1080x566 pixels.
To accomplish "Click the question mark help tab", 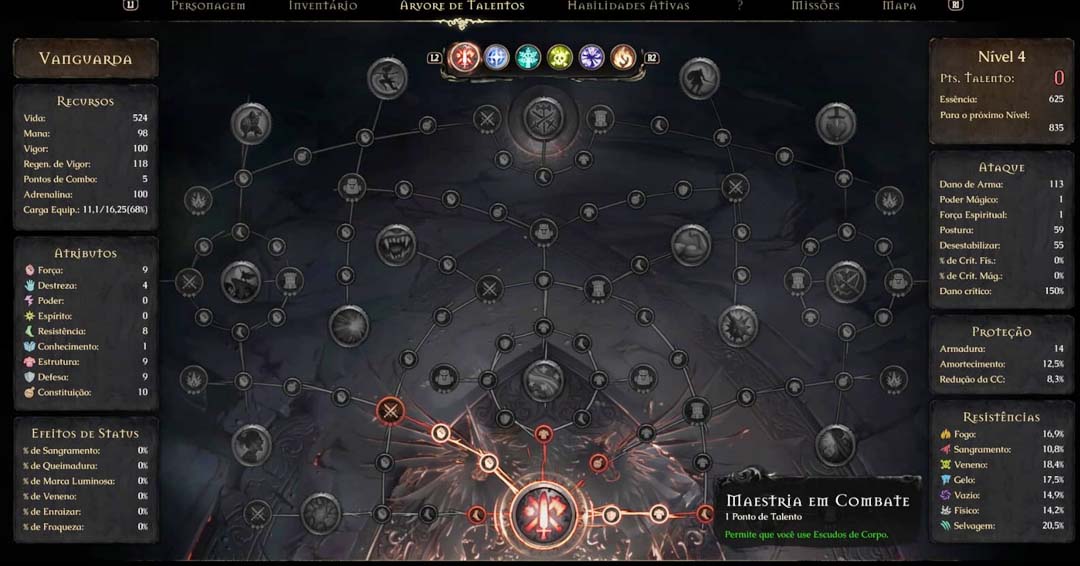I will [x=740, y=6].
